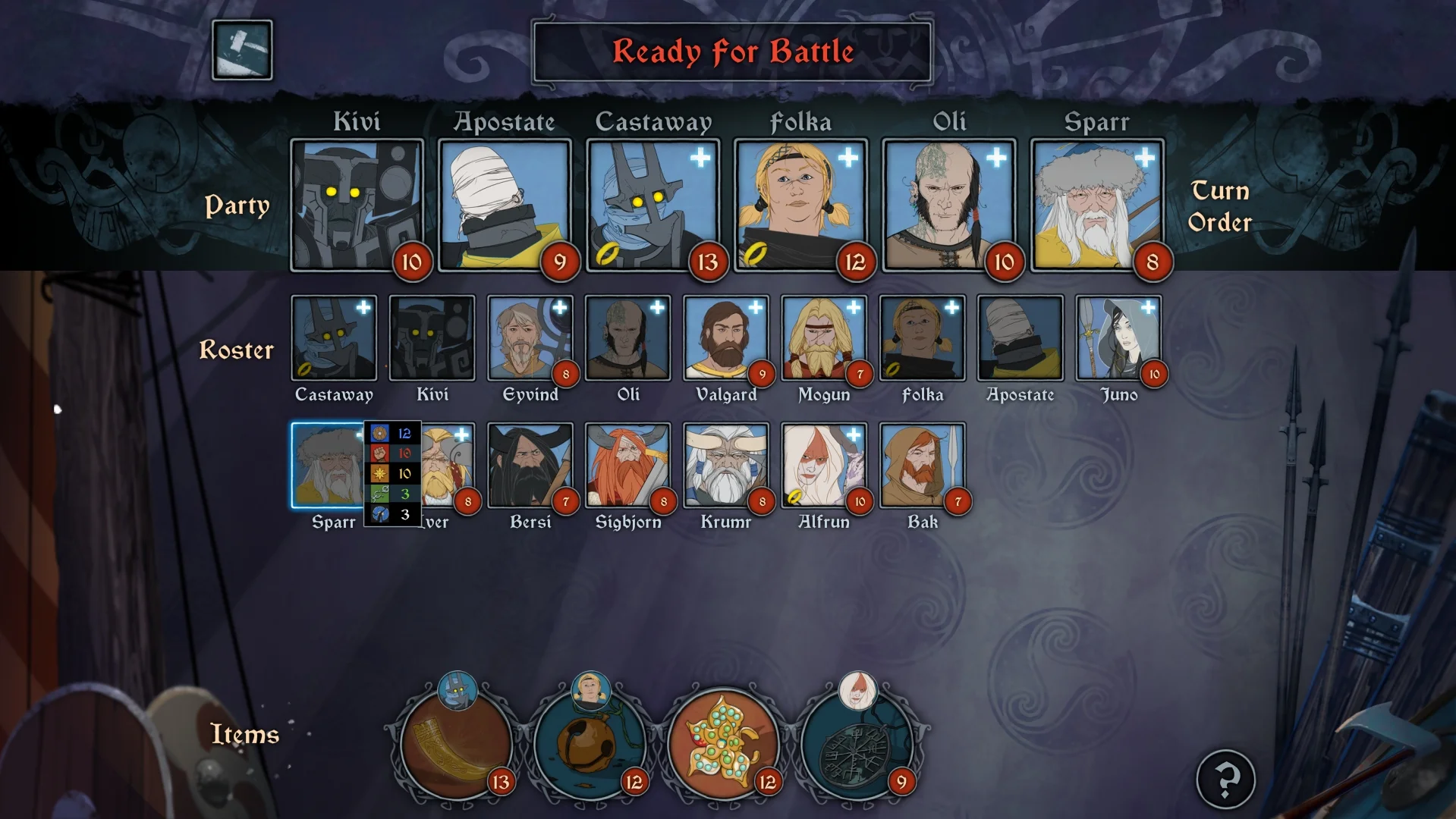Open the hammer icon menu

(x=242, y=50)
